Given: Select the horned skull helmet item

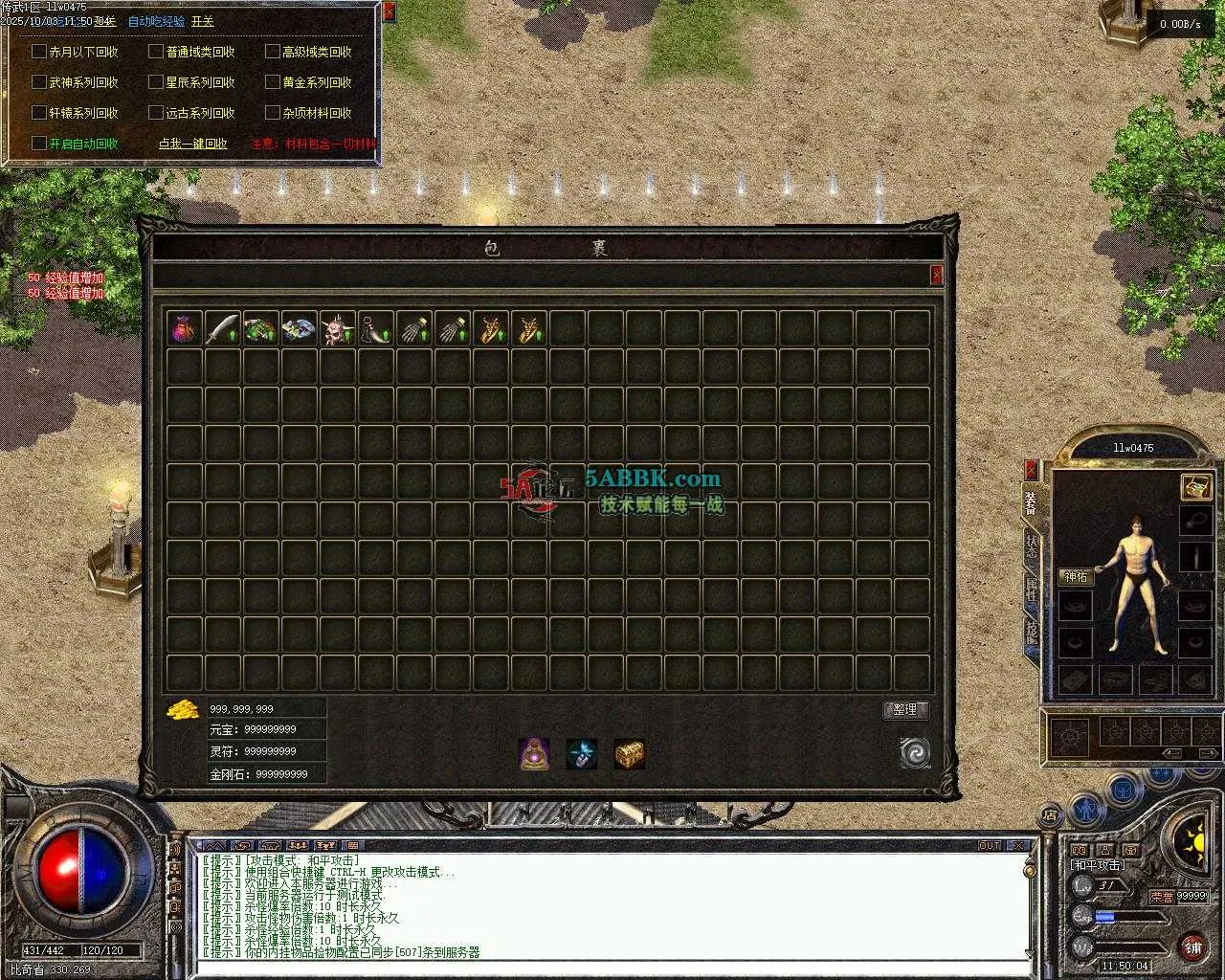Looking at the screenshot, I should [x=337, y=328].
